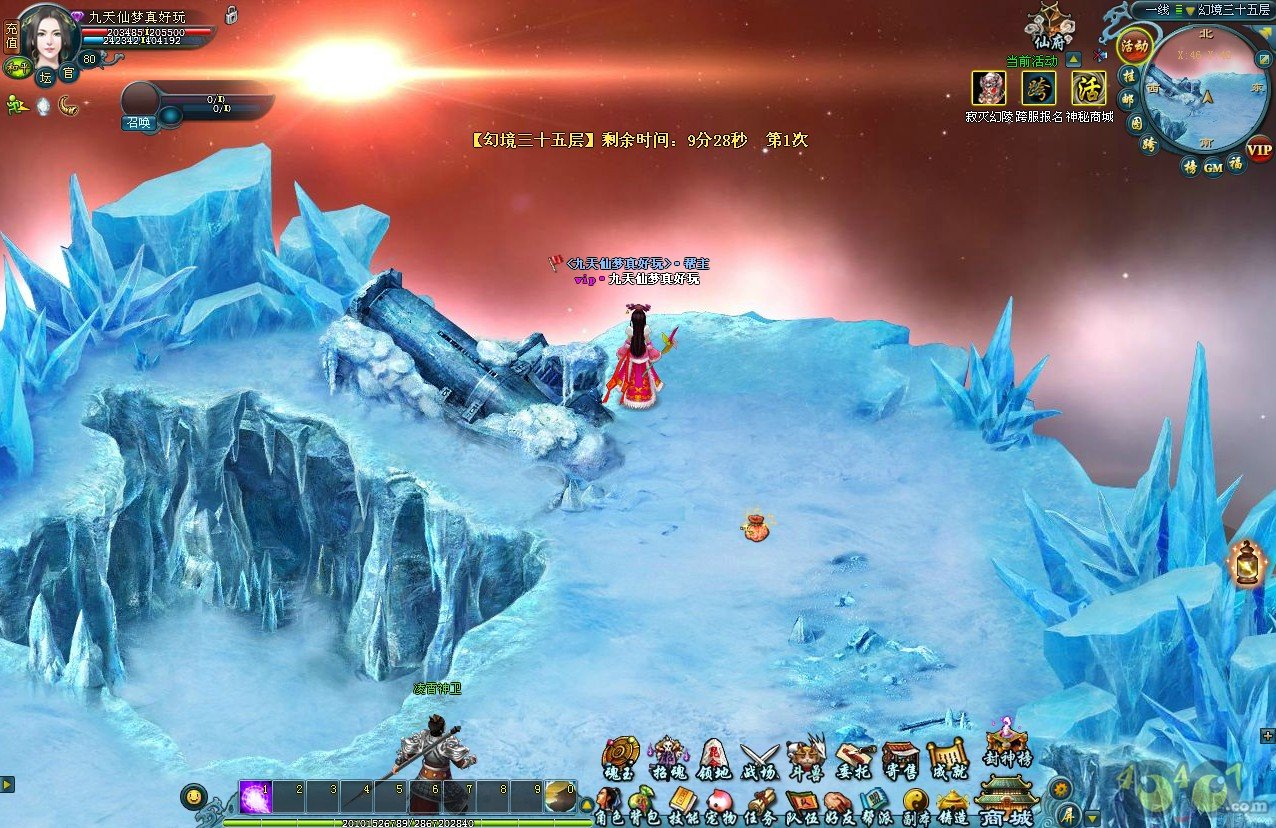Open the 角色 character panel
Image resolution: width=1276 pixels, height=828 pixels.
point(608,805)
